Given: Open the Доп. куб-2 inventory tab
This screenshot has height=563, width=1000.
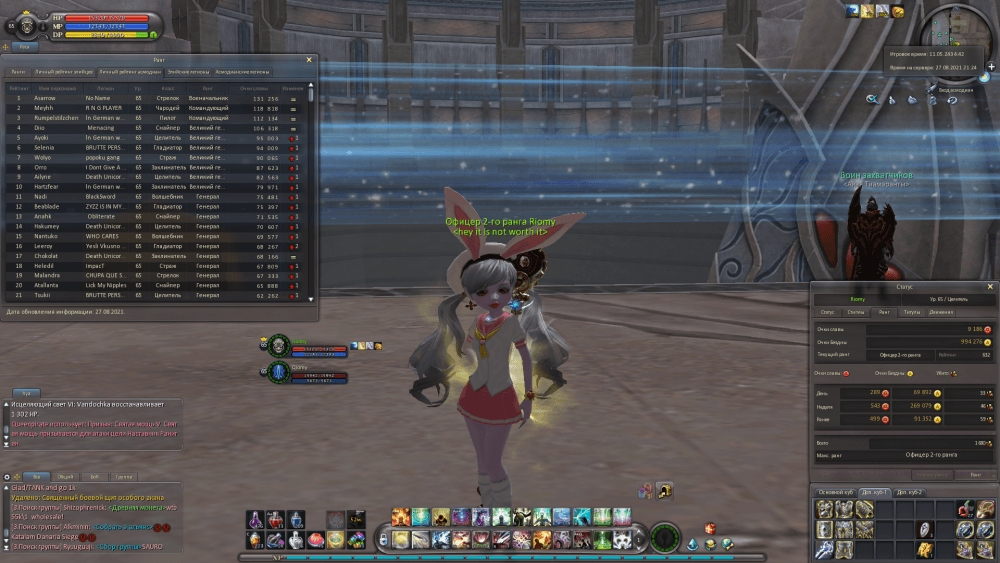Looking at the screenshot, I should click(x=908, y=492).
